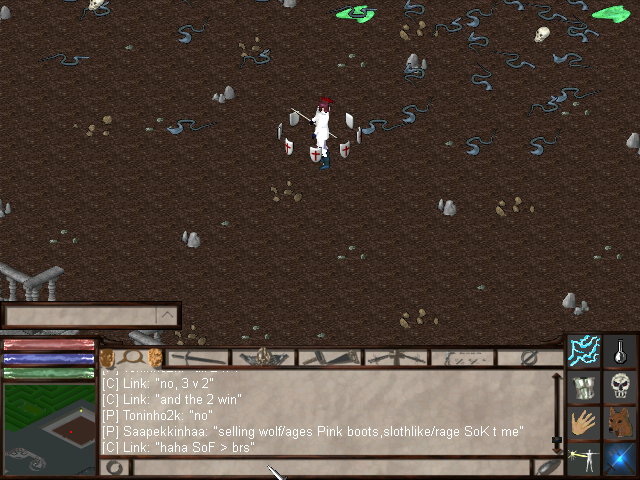
Task: Select the open hand icon
Action: [x=584, y=423]
